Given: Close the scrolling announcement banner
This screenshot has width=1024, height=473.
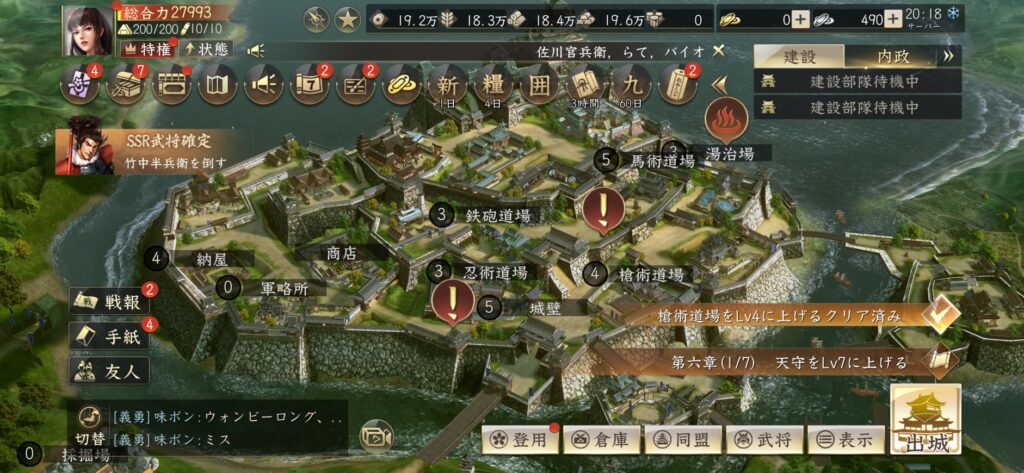Looking at the screenshot, I should [718, 50].
